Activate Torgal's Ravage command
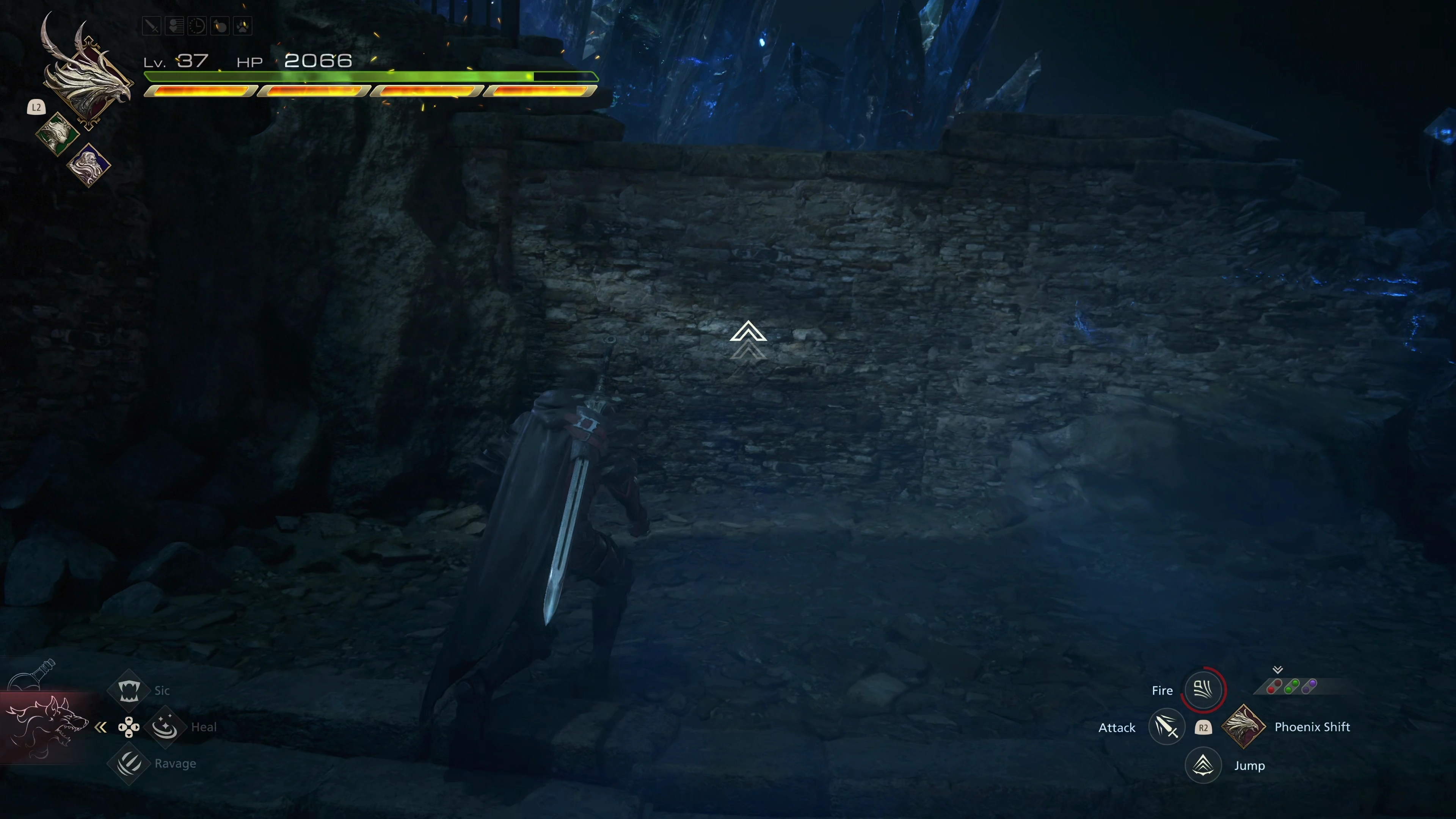The width and height of the screenshot is (1456, 819). click(129, 764)
